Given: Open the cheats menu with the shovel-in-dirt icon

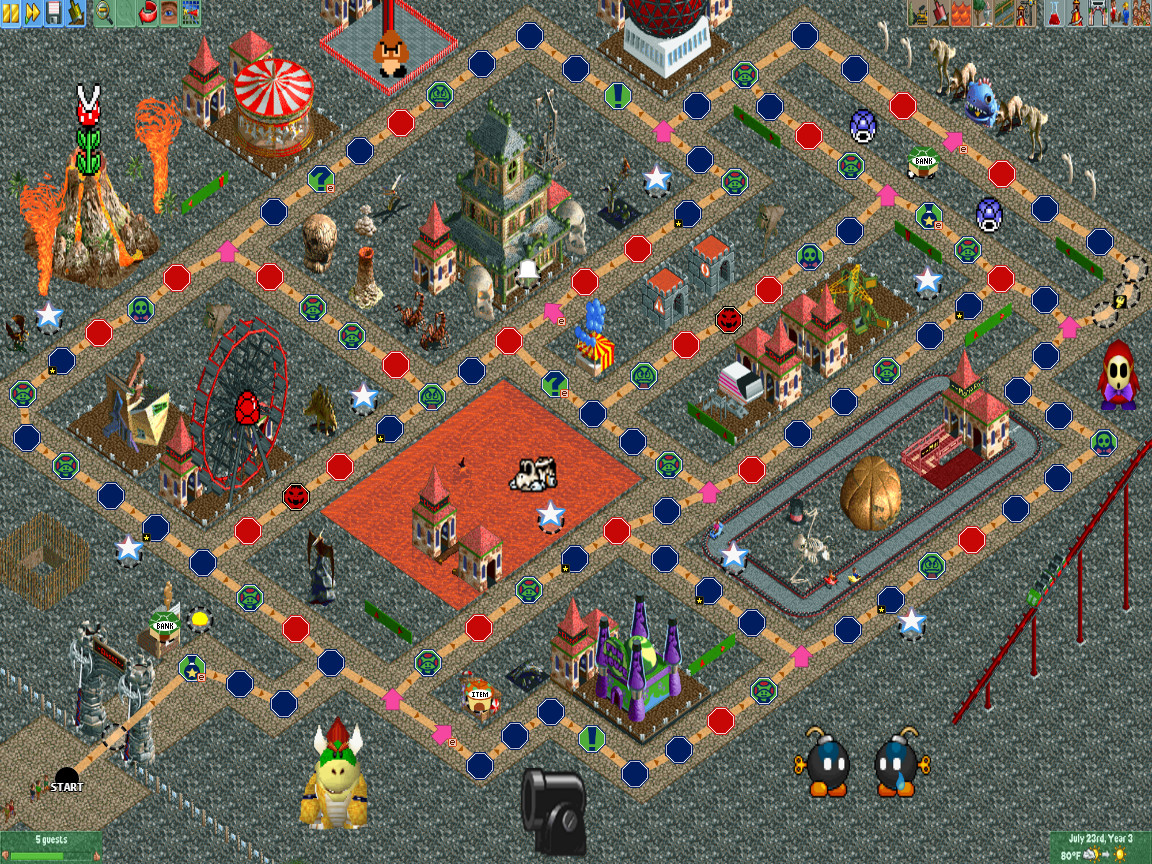Looking at the screenshot, I should (x=76, y=13).
